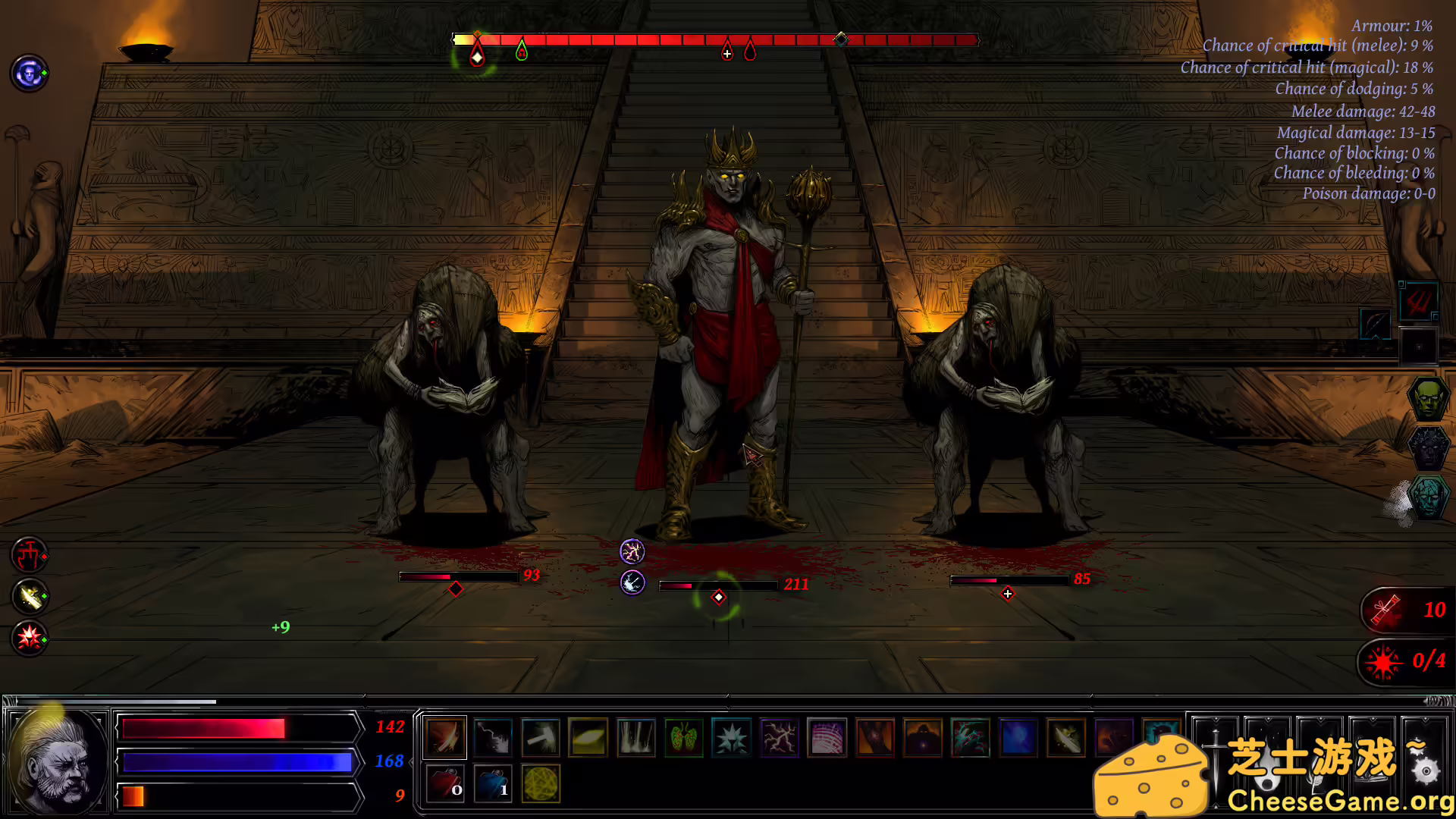Screen dimensions: 1456x819
Task: Inspect the red rune debuff icon on left
Action: click(28, 556)
